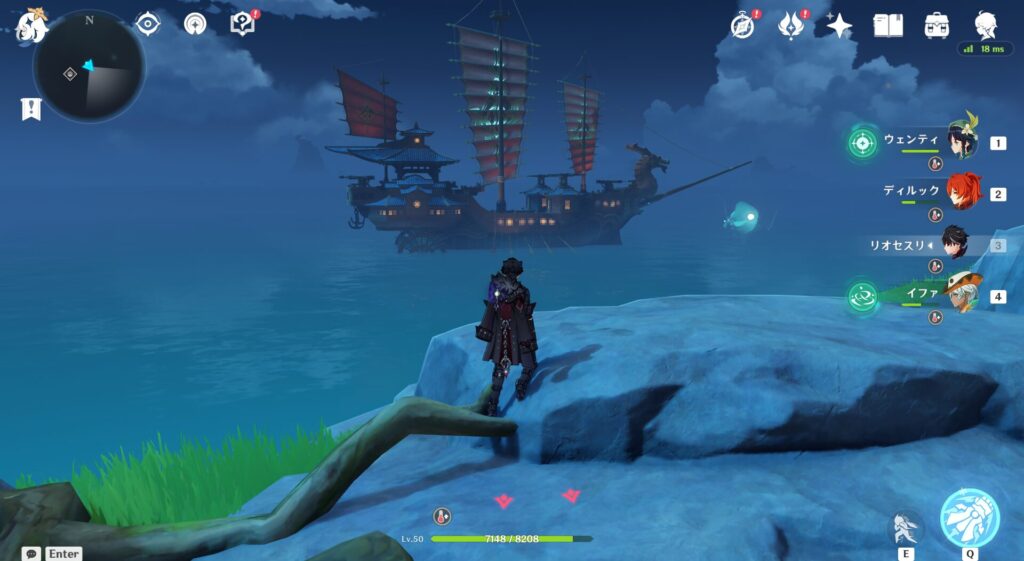Switch to party member ウェンティ

tap(961, 143)
